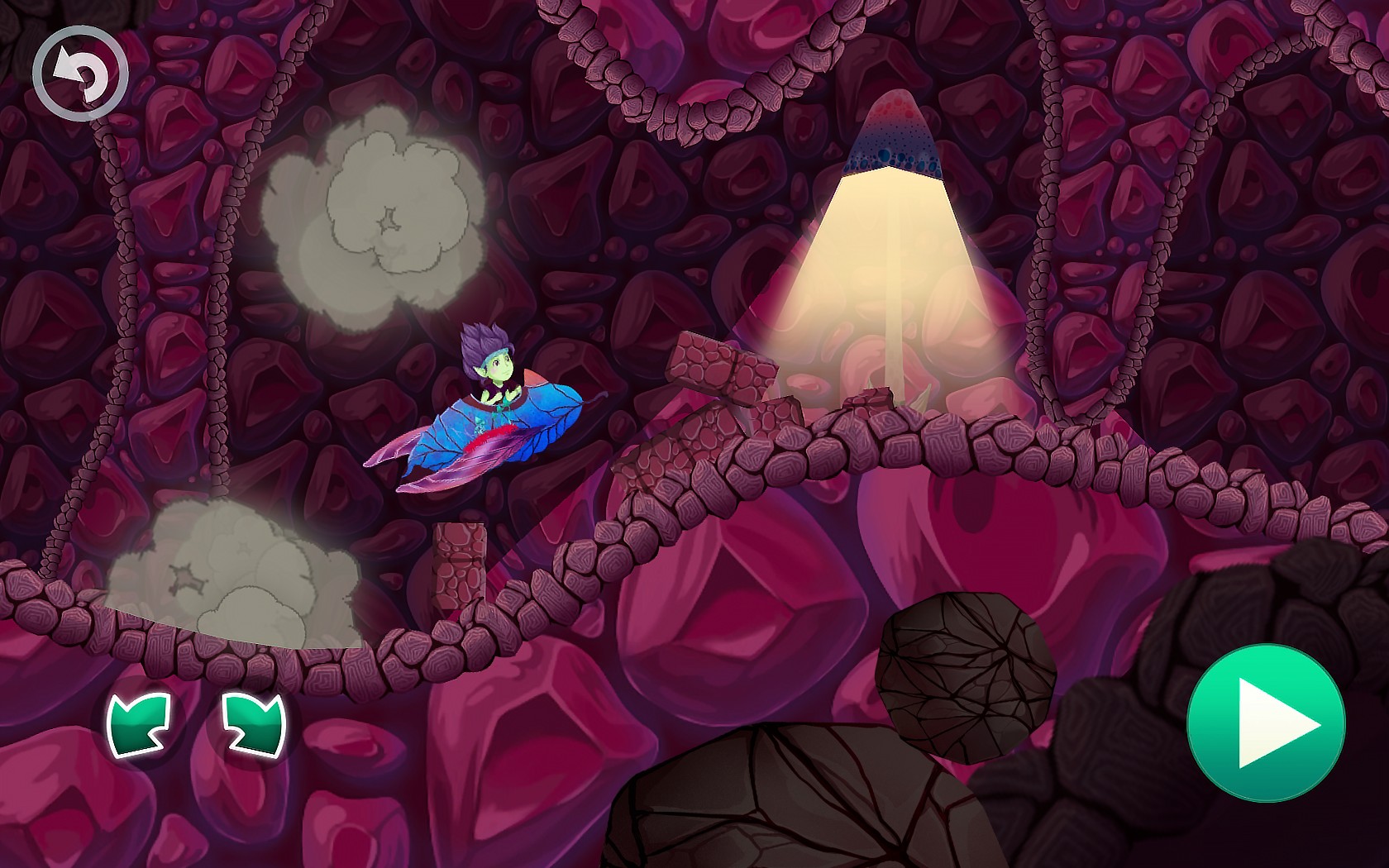
Task: Rotate right with the green clockwise arrow
Action: pos(255,724)
